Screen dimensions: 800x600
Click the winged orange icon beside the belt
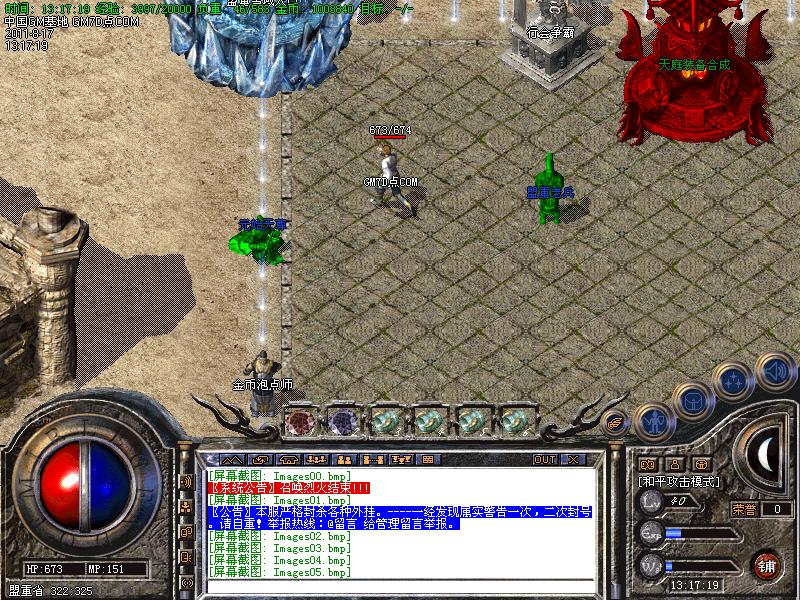(614, 423)
